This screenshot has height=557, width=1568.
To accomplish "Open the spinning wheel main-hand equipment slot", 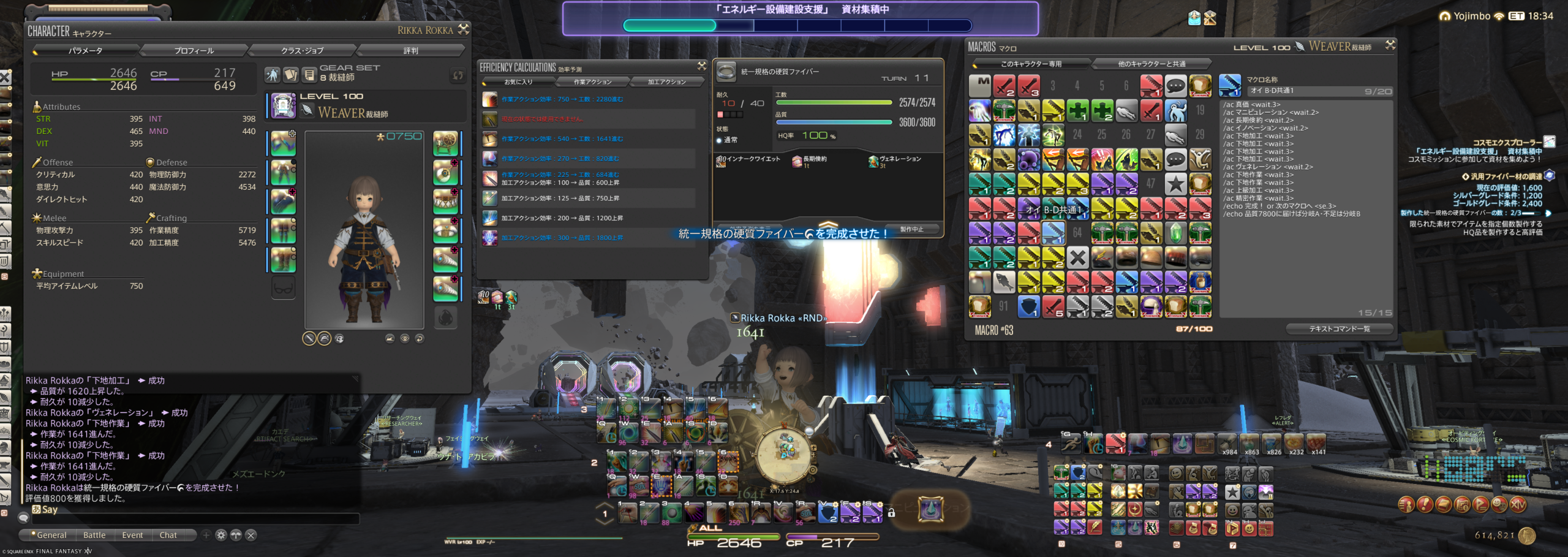I will pos(445,143).
